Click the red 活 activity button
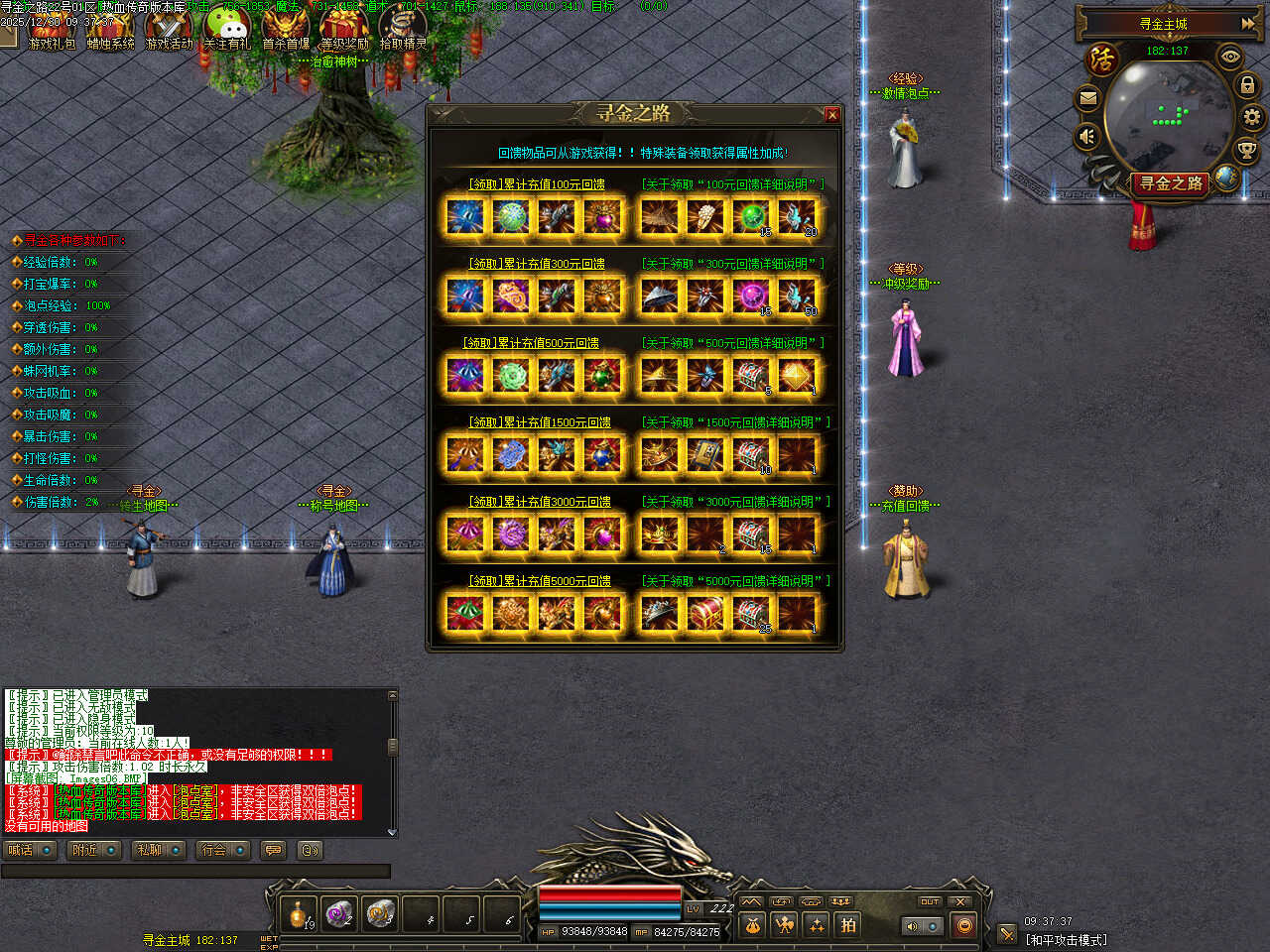The width and height of the screenshot is (1270, 952). 1102,59
